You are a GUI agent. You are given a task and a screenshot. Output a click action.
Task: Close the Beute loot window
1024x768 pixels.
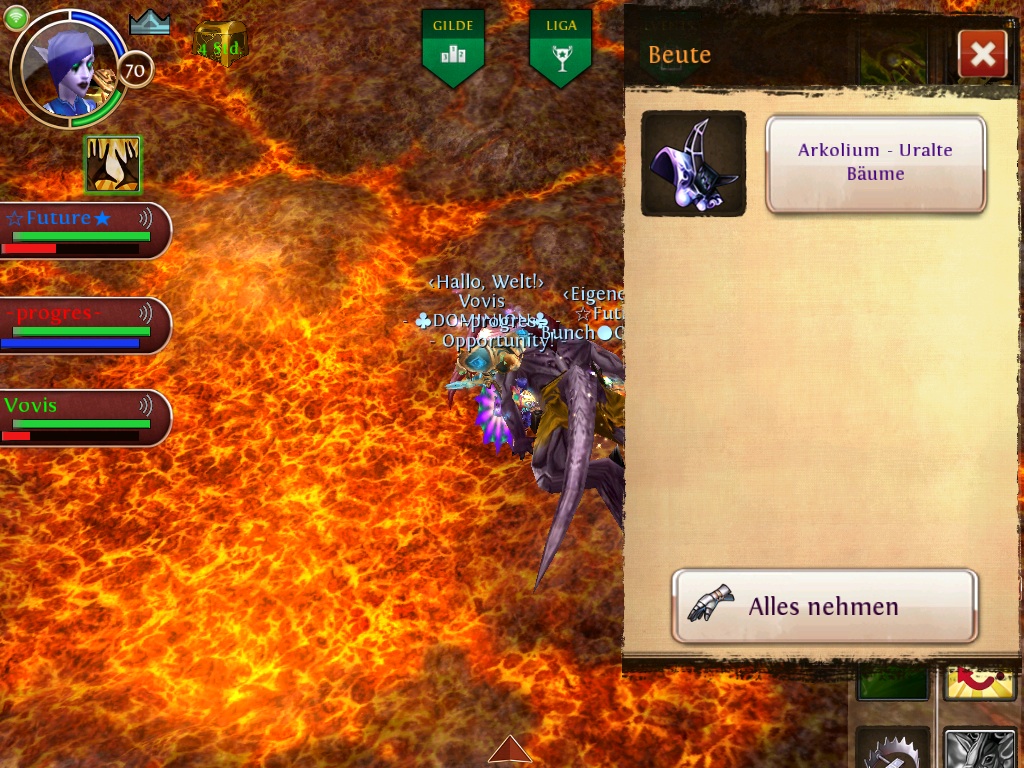pos(982,55)
